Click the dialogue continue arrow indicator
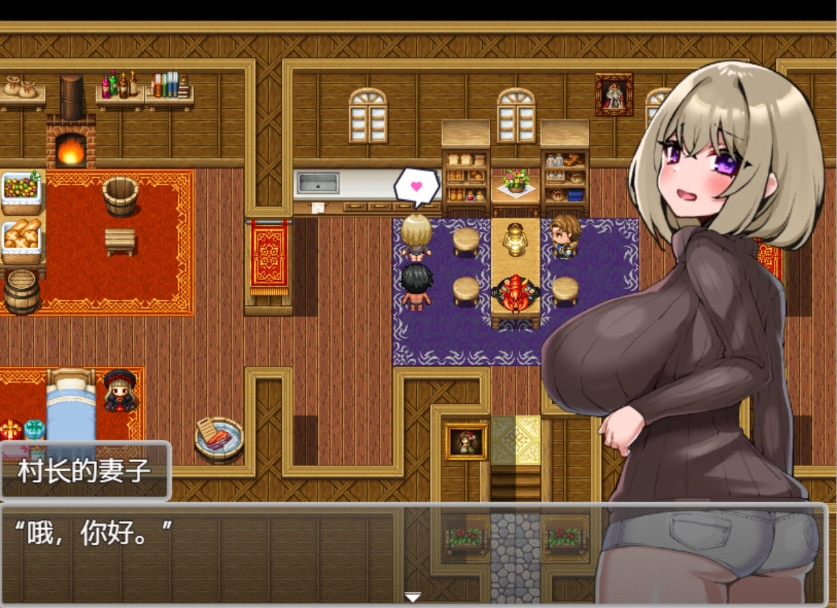 (x=412, y=597)
